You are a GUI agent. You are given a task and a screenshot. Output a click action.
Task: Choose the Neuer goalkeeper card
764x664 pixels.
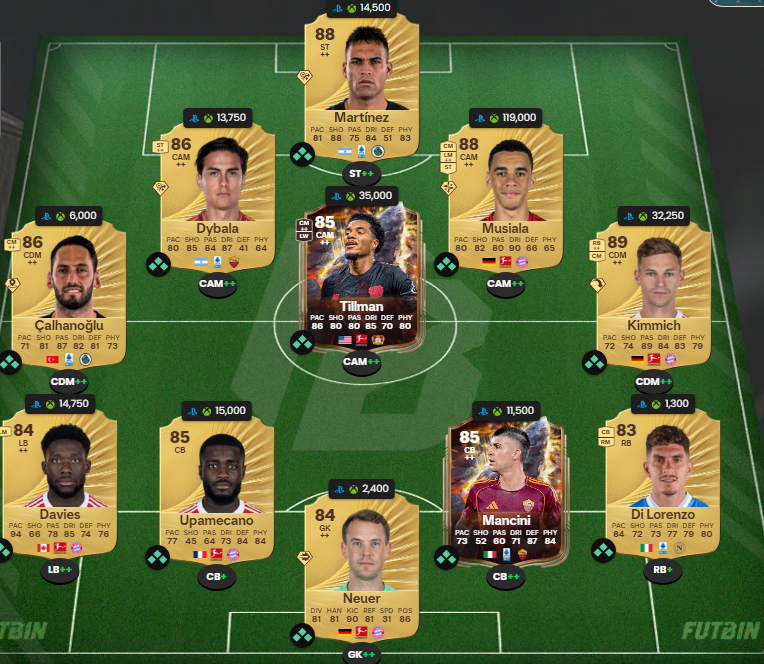pyautogui.click(x=361, y=560)
